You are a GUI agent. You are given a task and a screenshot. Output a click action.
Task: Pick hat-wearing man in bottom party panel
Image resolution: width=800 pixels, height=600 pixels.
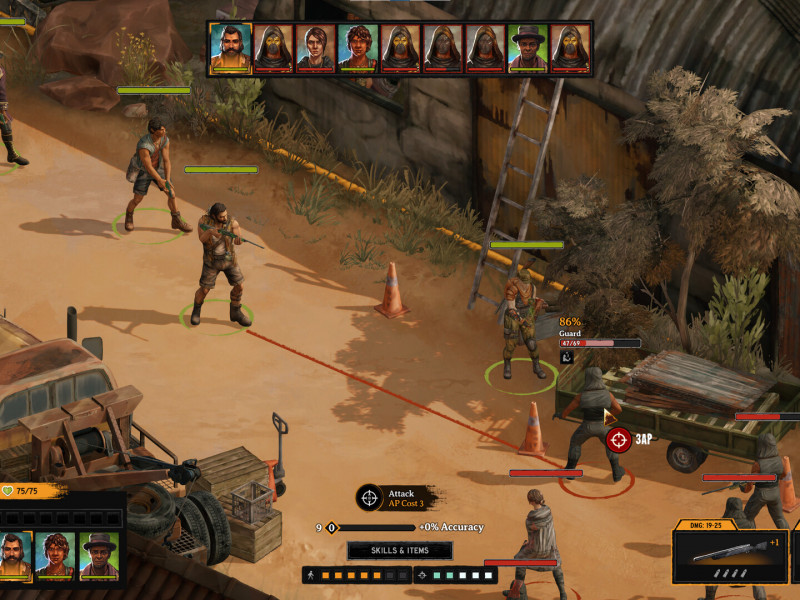click(99, 555)
